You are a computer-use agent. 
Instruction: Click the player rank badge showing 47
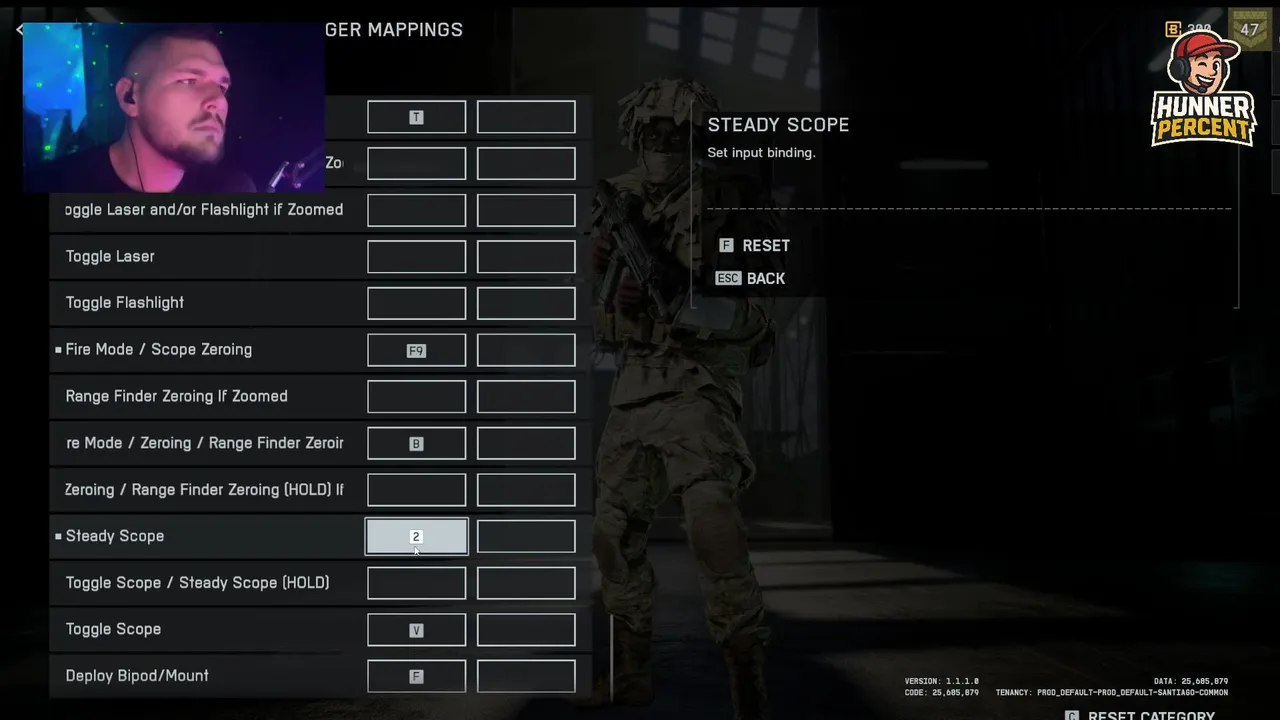1249,30
